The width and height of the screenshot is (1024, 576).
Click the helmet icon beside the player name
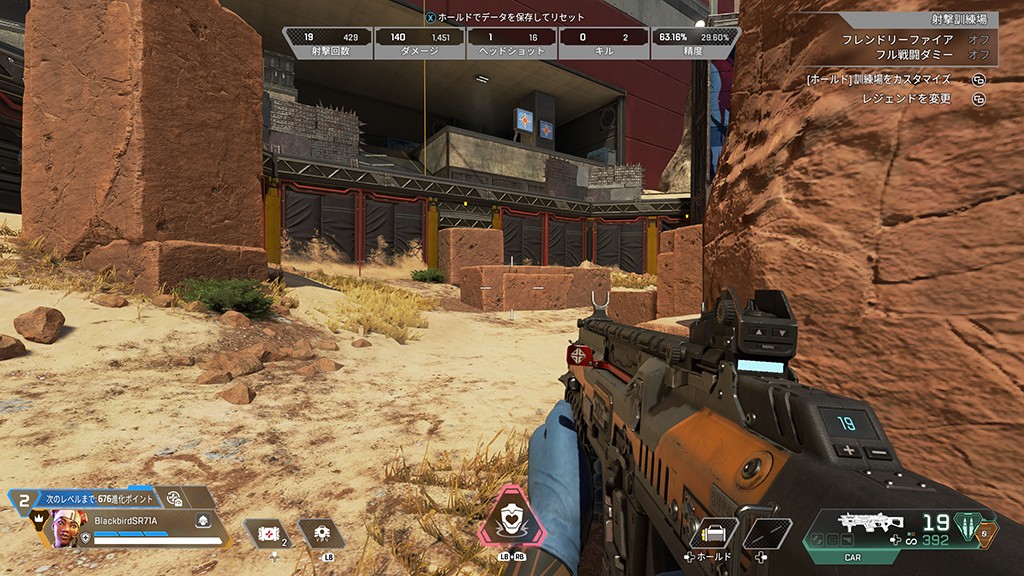coord(201,520)
